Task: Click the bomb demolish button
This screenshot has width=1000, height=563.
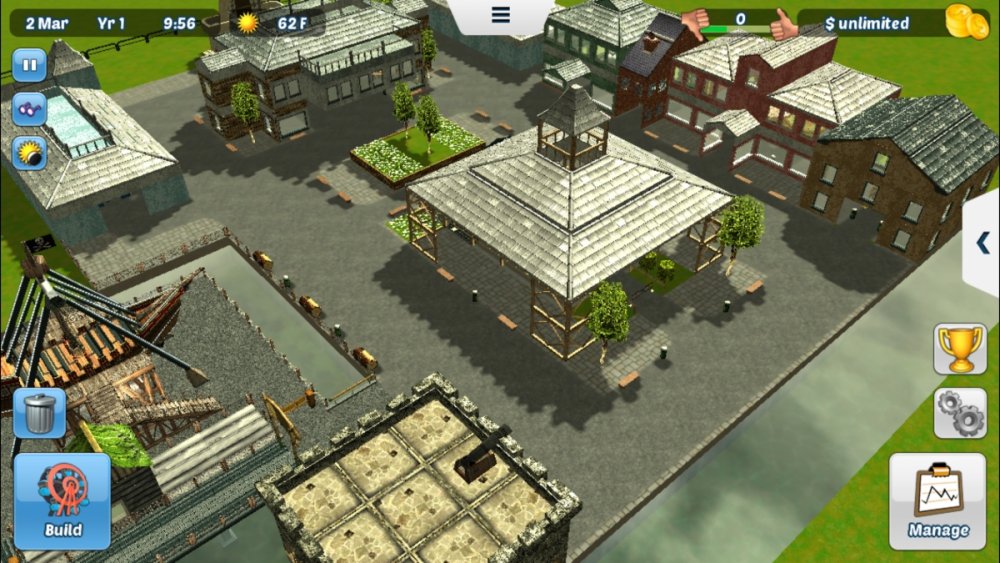Action: [30, 153]
